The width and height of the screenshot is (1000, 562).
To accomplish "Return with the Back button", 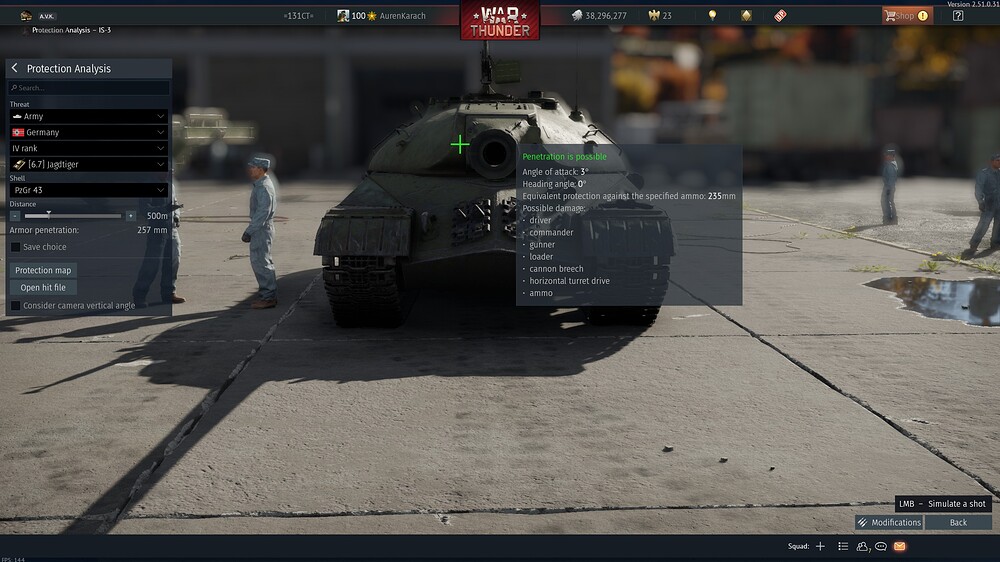I will pyautogui.click(x=958, y=522).
